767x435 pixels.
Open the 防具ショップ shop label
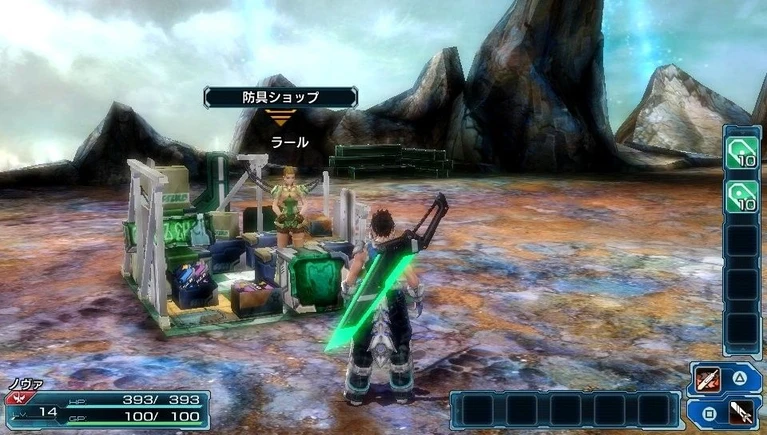(x=280, y=97)
